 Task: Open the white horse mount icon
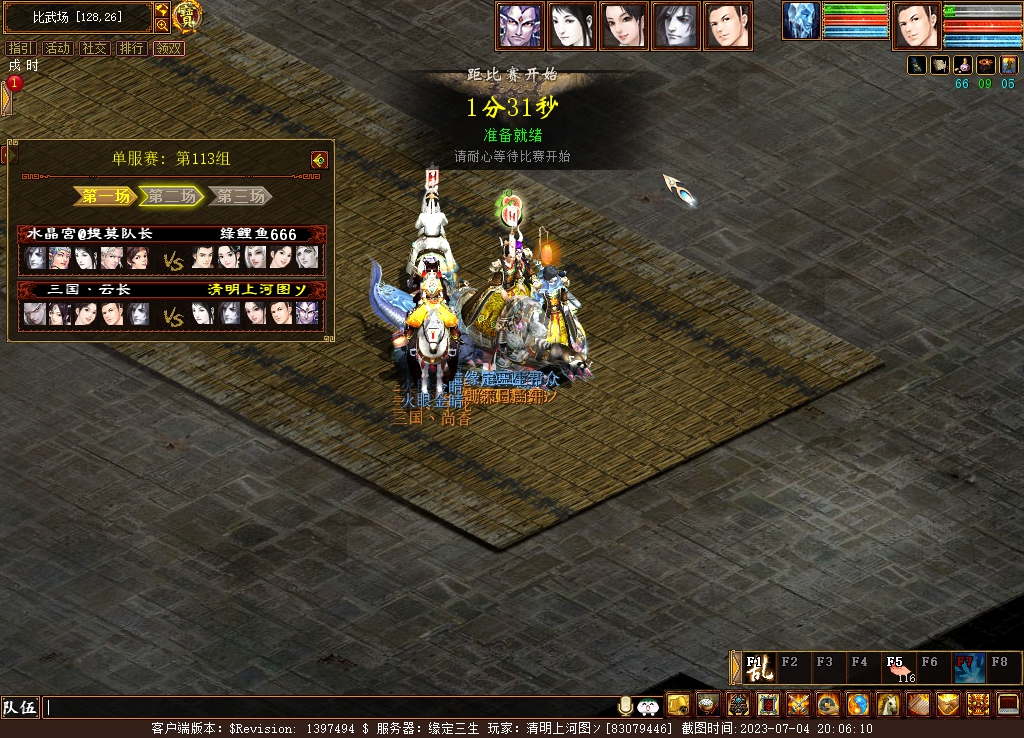pos(888,704)
